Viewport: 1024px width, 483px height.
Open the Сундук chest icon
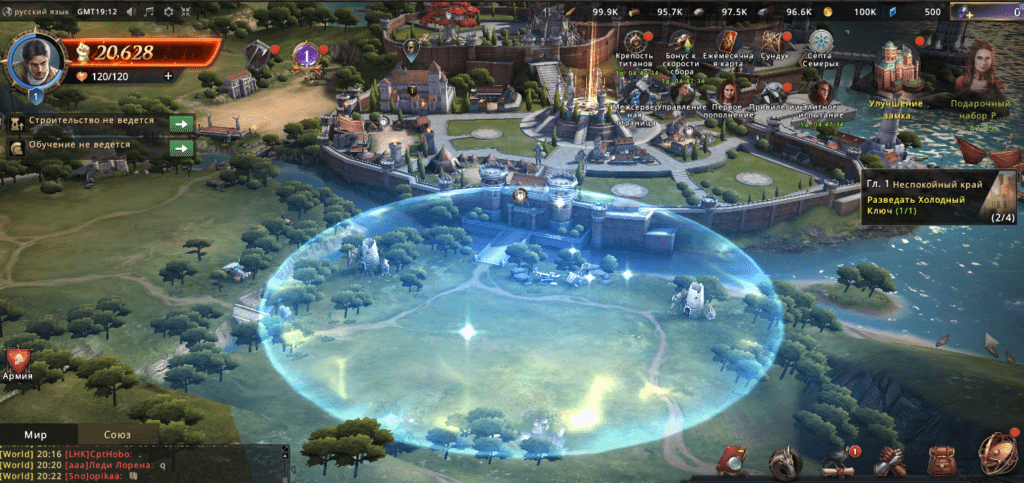[774, 44]
